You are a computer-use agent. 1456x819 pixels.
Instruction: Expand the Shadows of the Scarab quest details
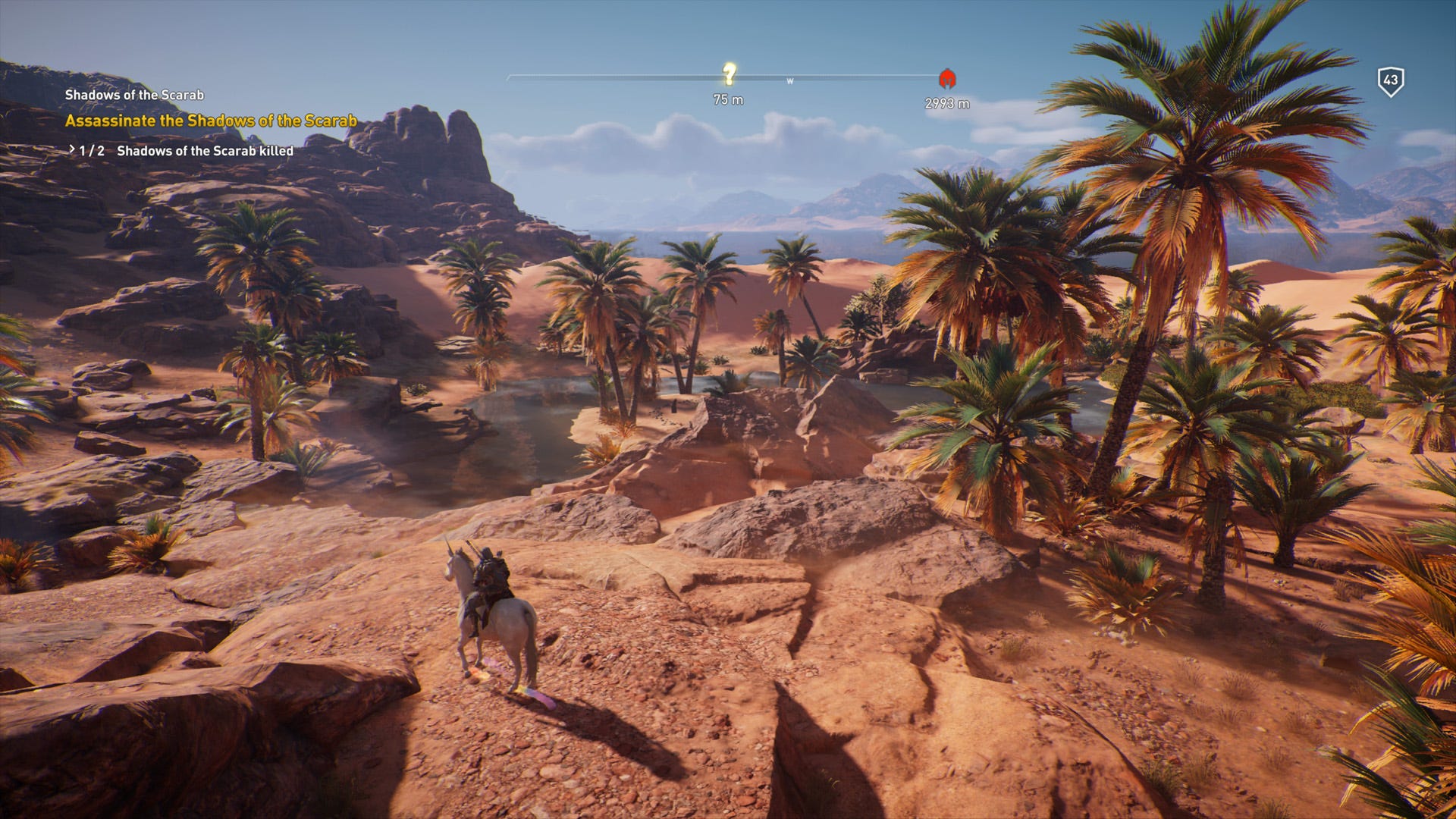tap(133, 95)
